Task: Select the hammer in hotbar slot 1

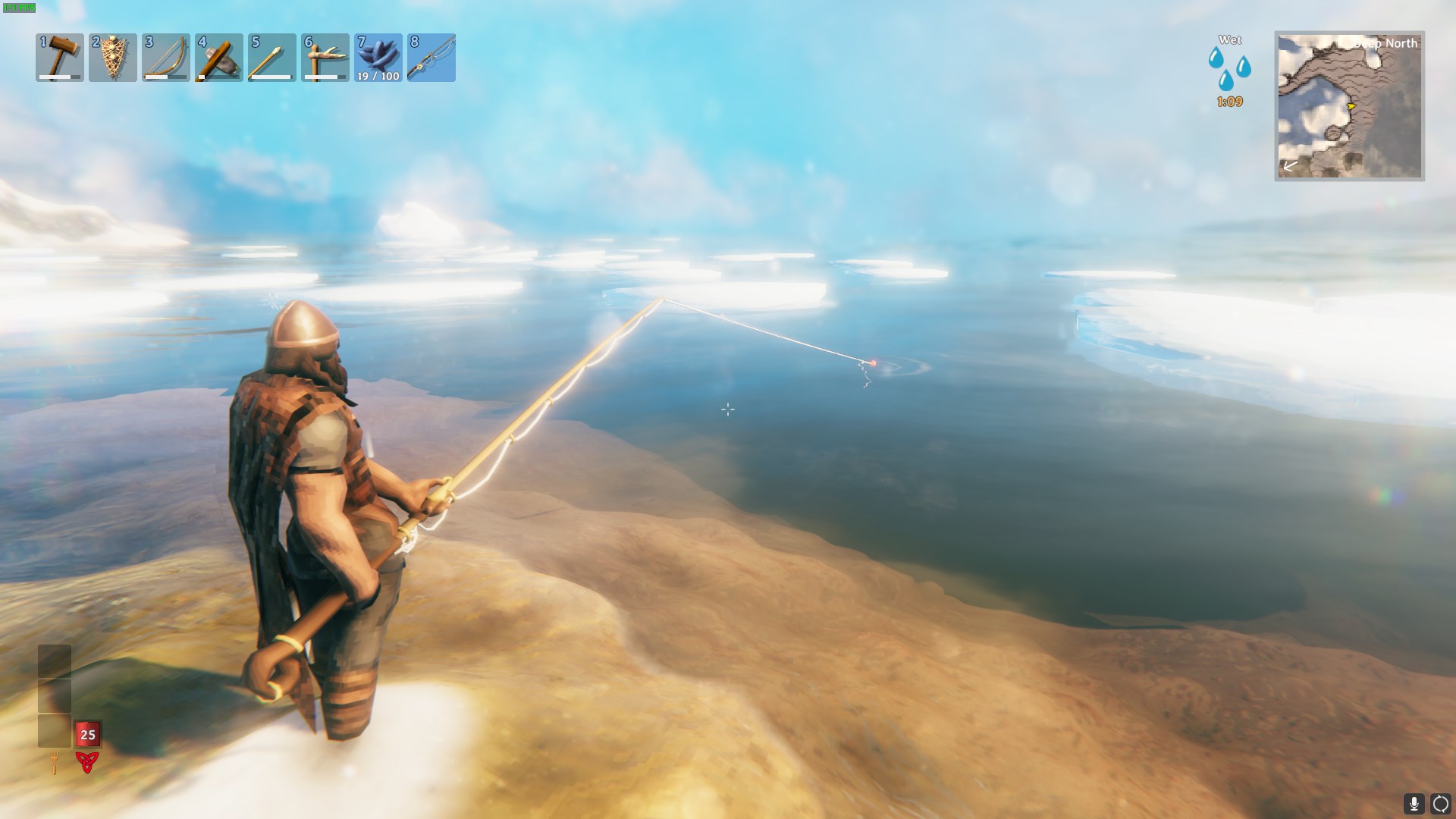Action: click(60, 58)
